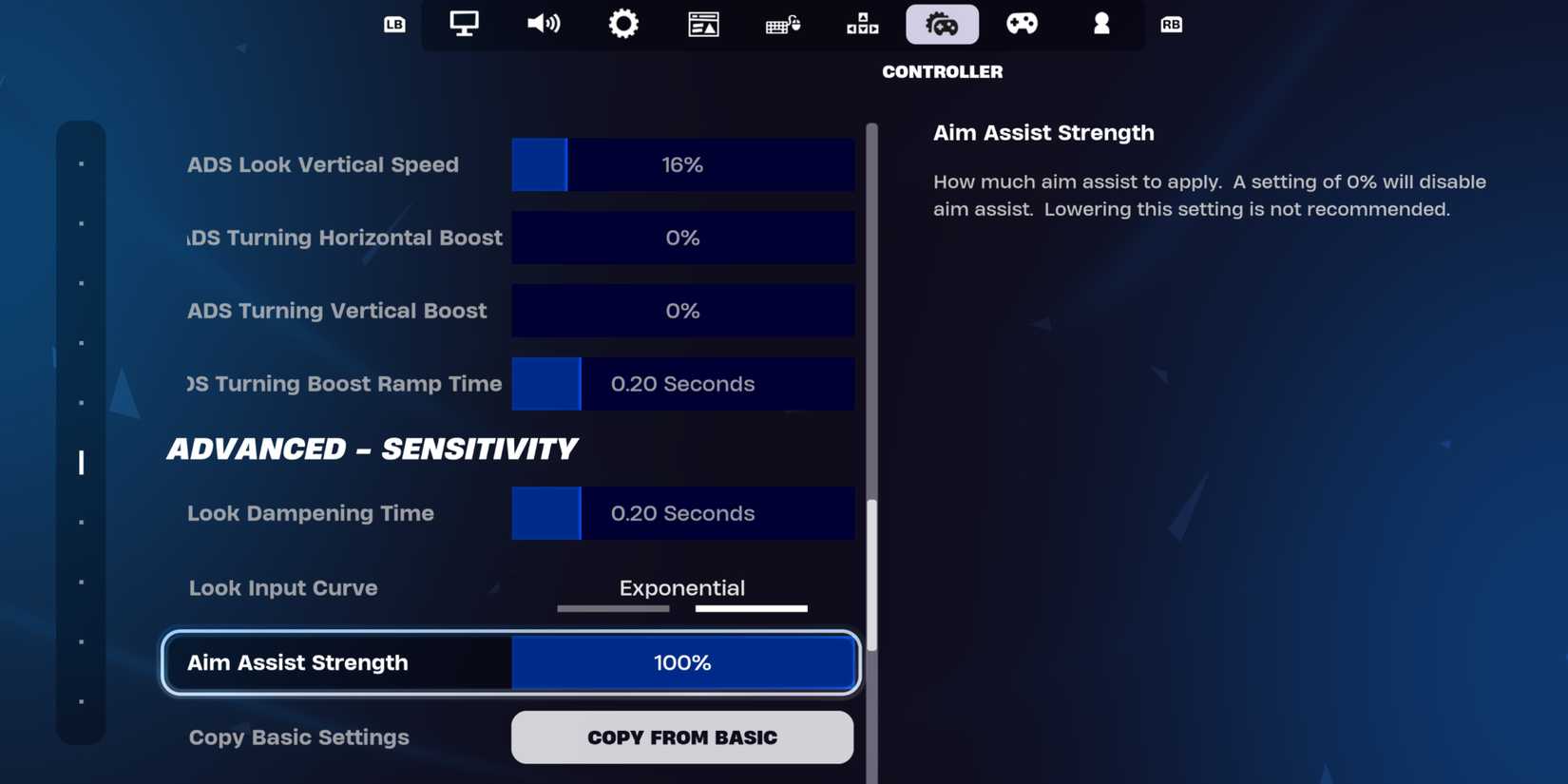Open the UI settings panel icon

pos(702,24)
